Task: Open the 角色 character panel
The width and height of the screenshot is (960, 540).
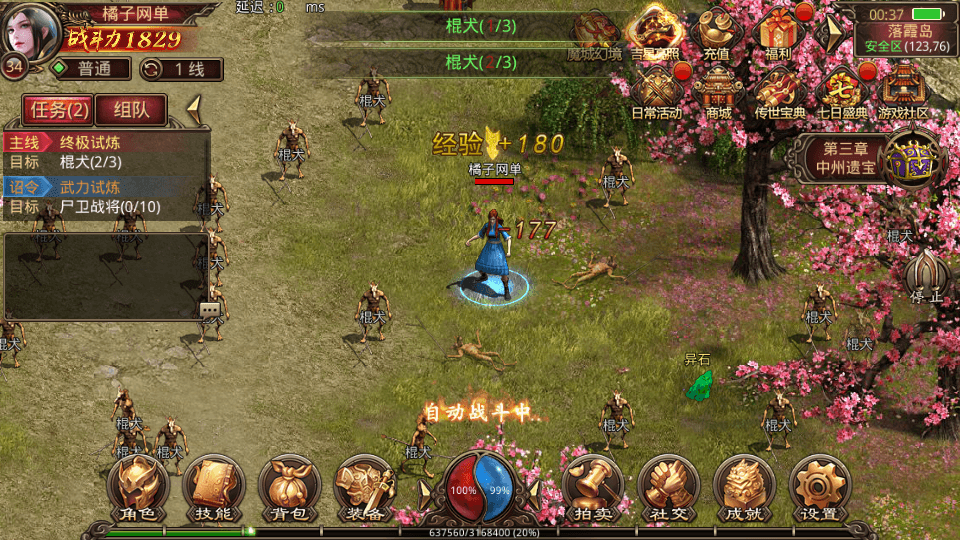Action: tap(139, 490)
